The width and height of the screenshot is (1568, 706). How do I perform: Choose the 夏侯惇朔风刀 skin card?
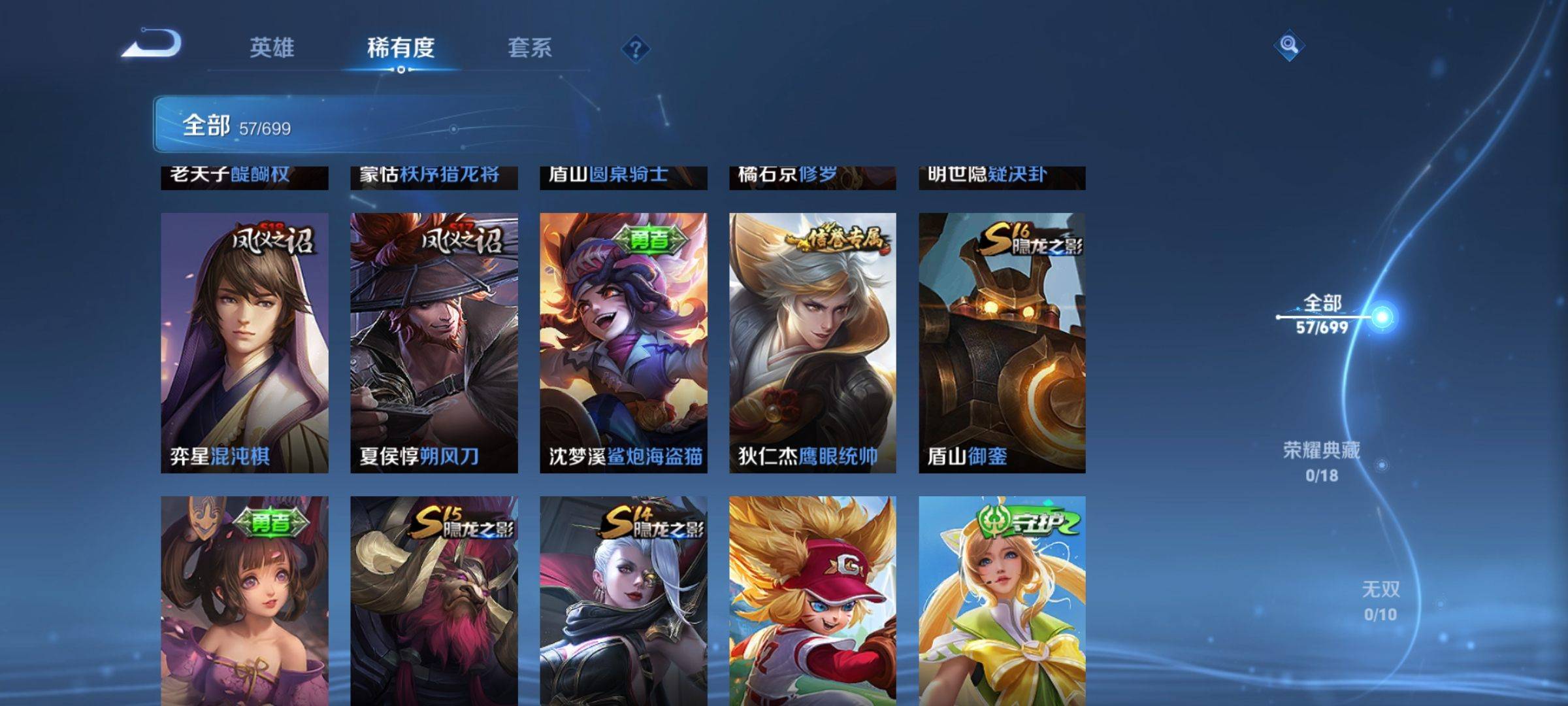(434, 343)
